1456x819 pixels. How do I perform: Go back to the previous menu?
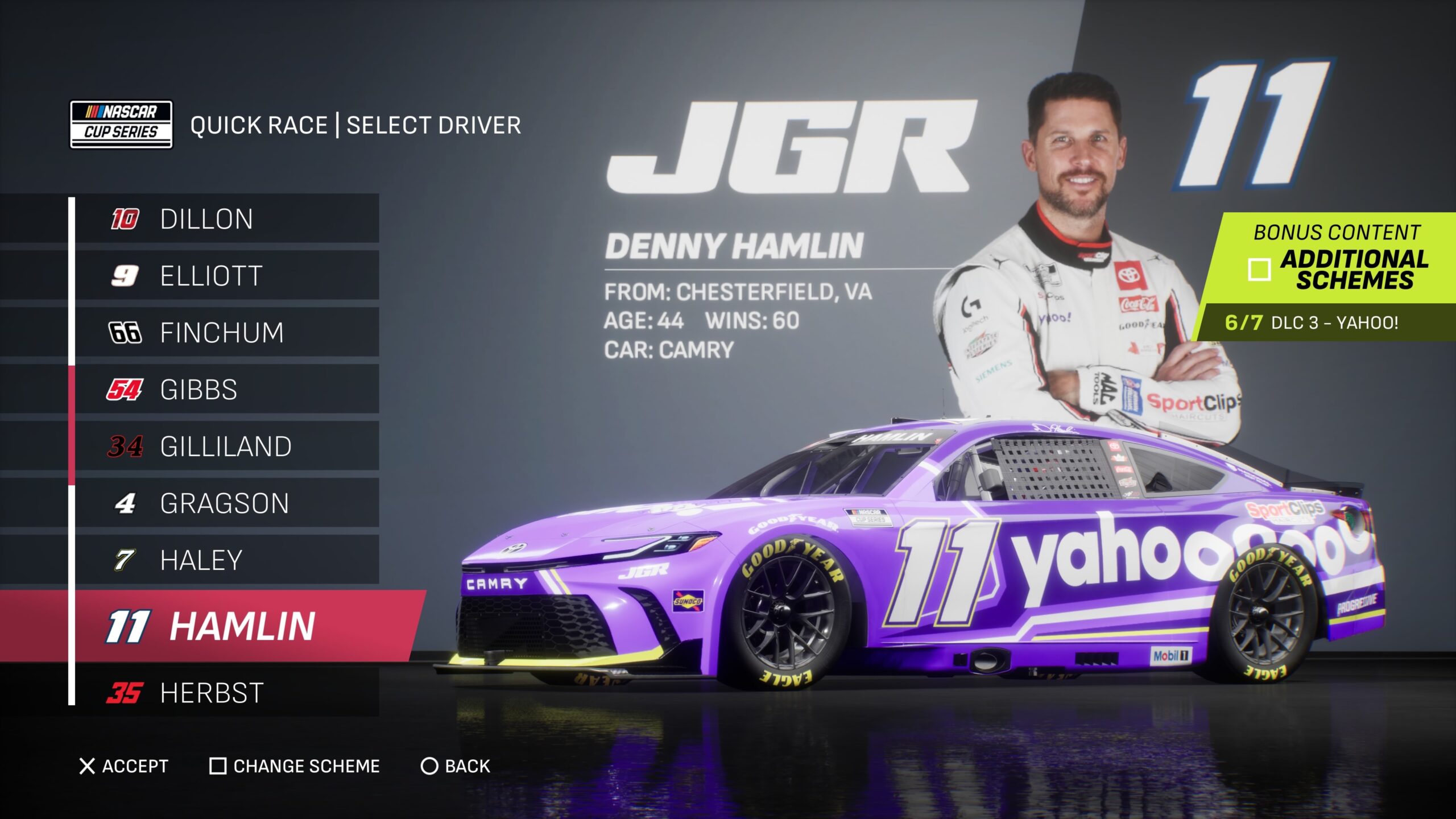pyautogui.click(x=456, y=766)
